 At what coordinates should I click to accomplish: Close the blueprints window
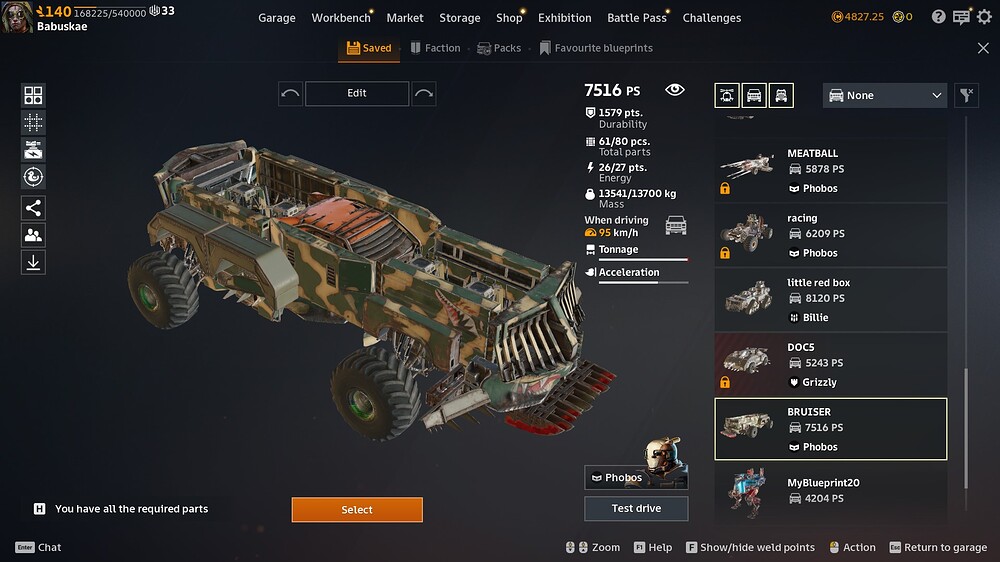coord(983,48)
